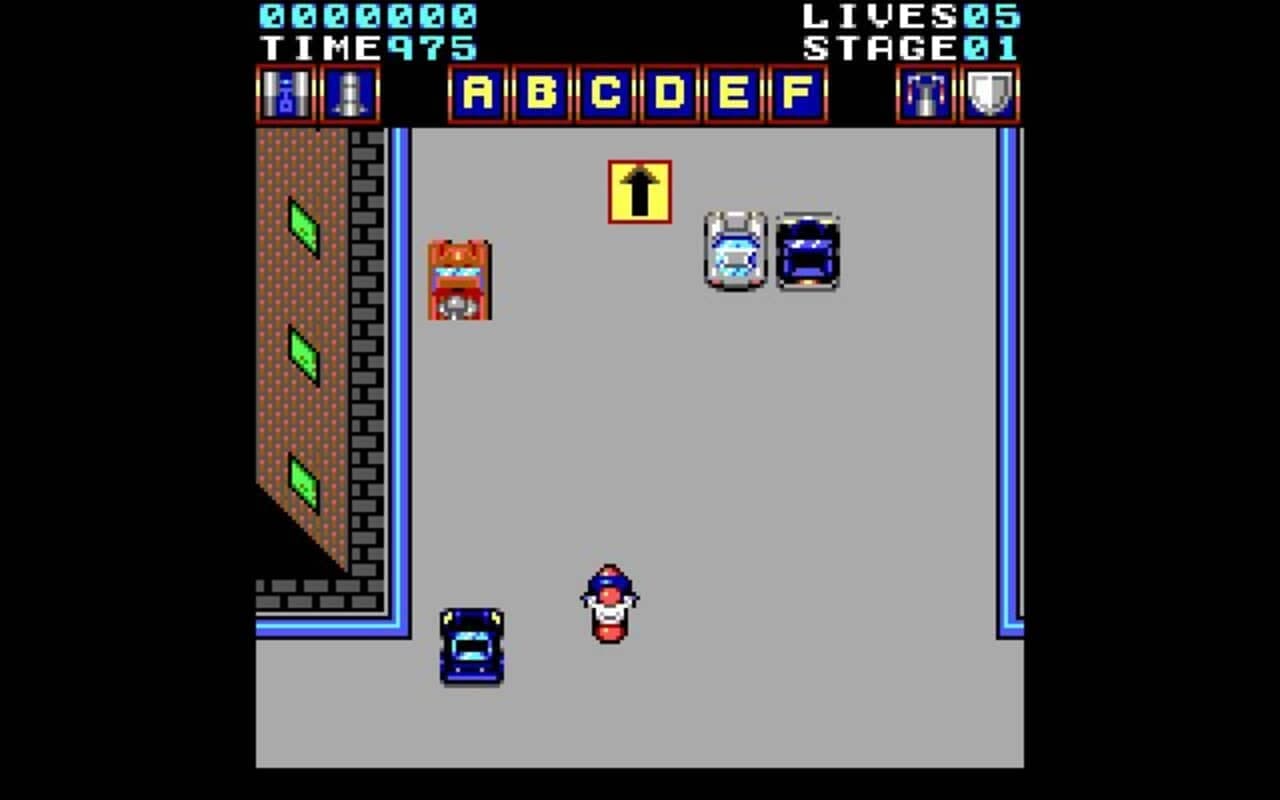Select the LIVES05 status label
Image resolution: width=1280 pixels, height=800 pixels.
pos(912,16)
